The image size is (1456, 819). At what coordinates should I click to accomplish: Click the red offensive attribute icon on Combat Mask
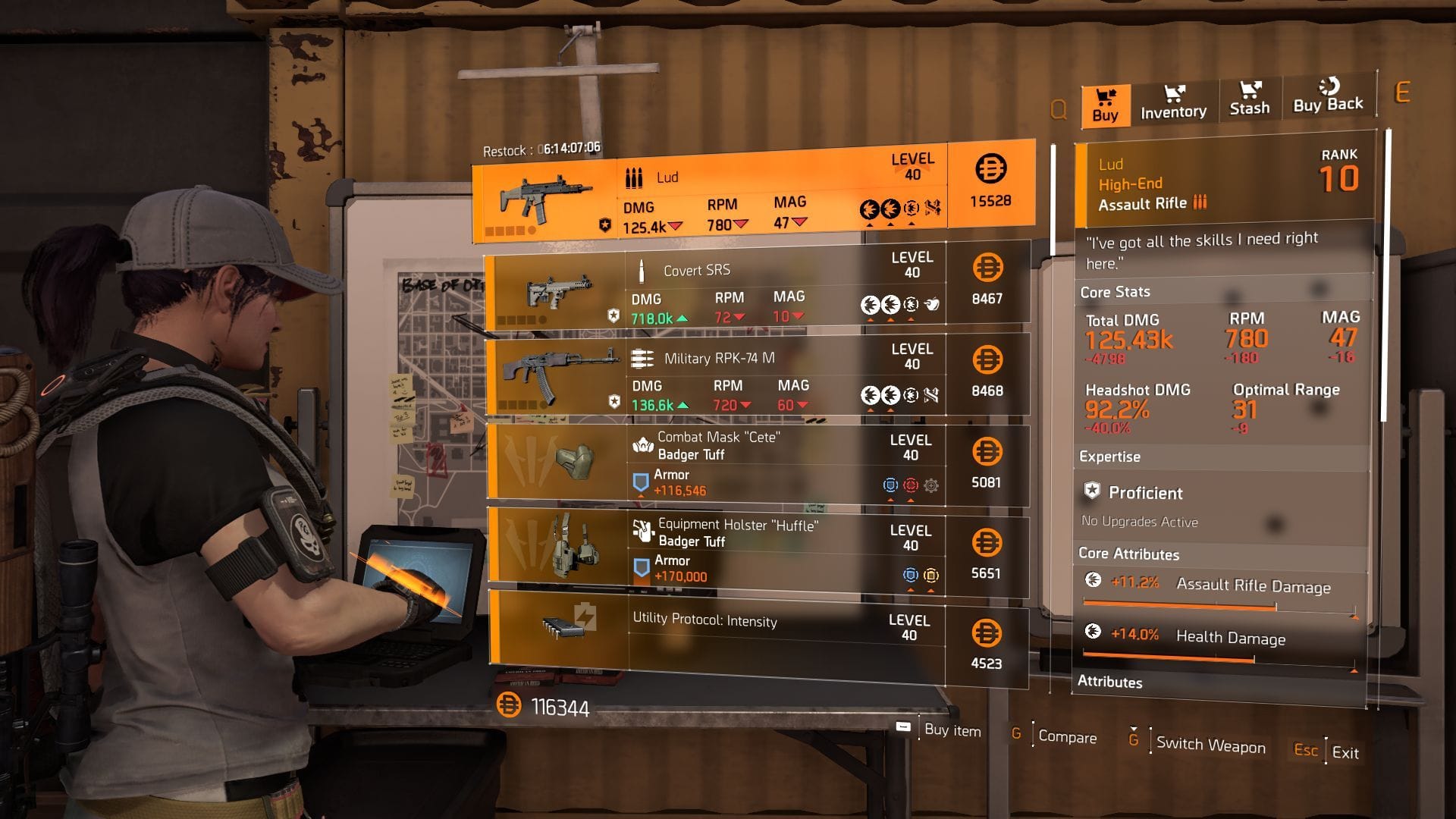[911, 485]
